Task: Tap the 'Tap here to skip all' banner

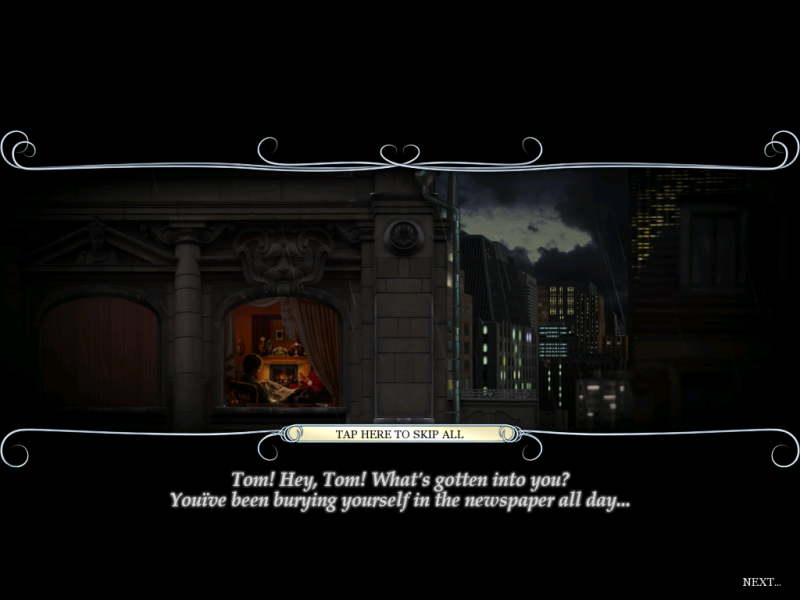Action: tap(399, 433)
